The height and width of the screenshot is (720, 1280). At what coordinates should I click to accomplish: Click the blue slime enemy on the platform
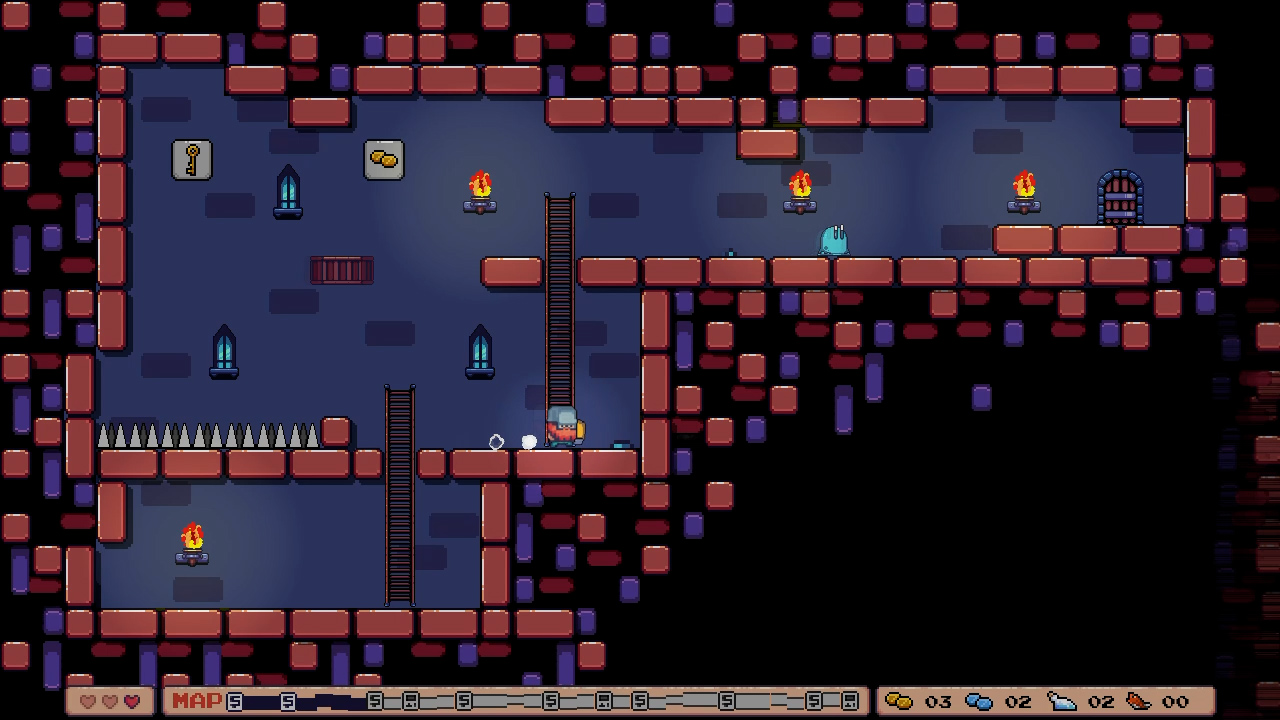coord(834,240)
